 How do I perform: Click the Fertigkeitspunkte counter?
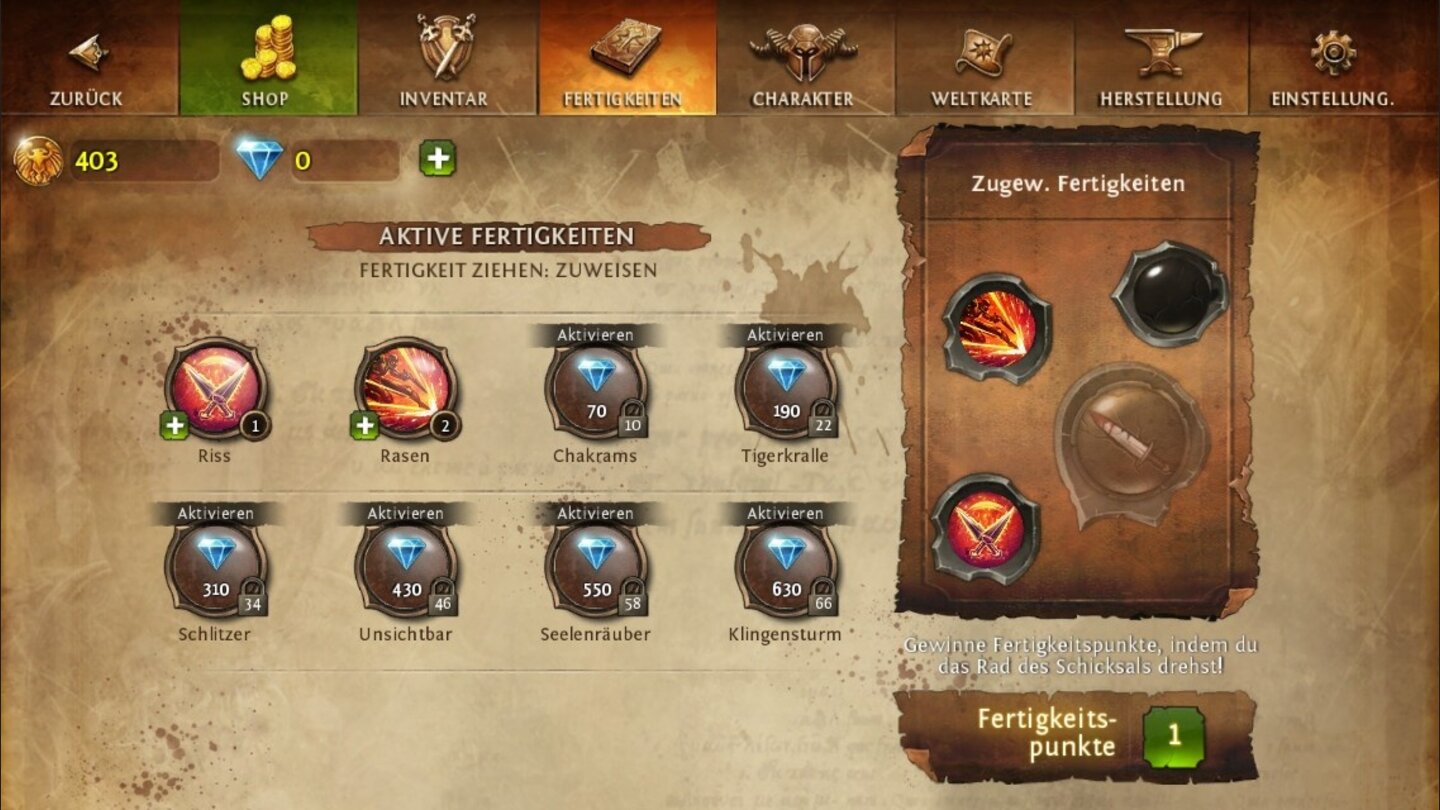(x=1176, y=736)
